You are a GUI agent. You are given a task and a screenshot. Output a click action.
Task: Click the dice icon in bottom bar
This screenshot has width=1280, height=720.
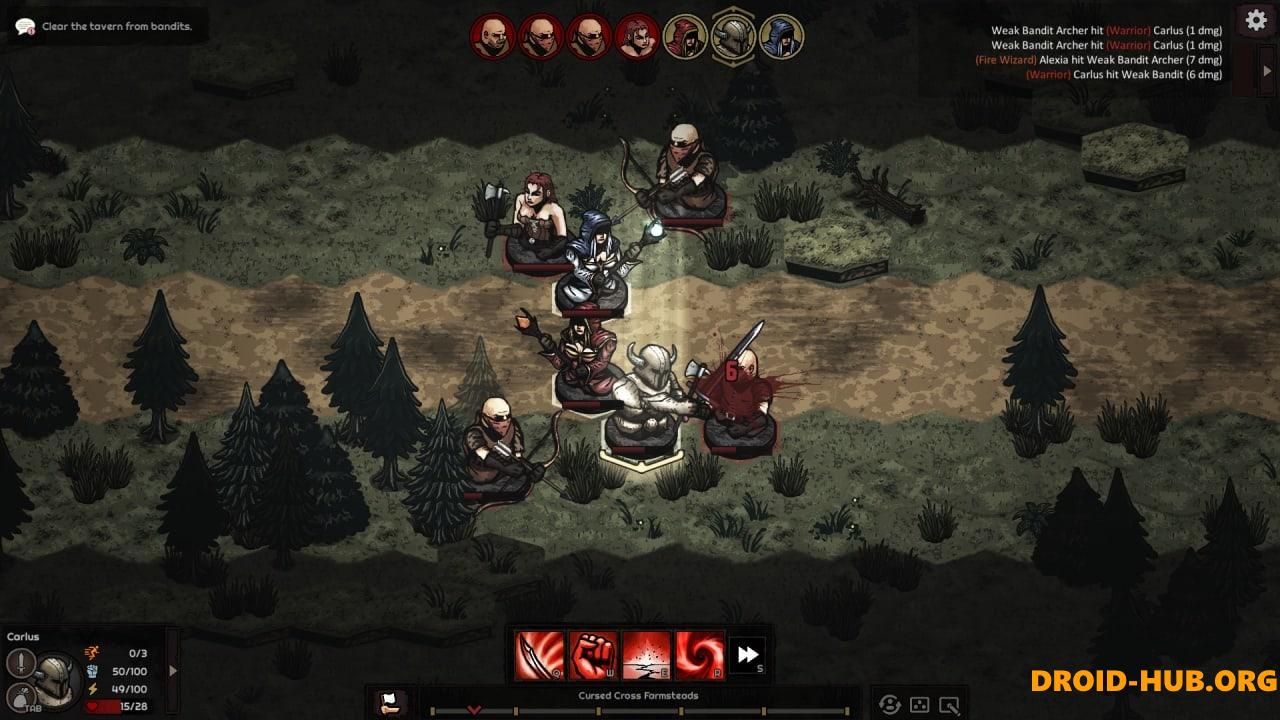click(919, 704)
